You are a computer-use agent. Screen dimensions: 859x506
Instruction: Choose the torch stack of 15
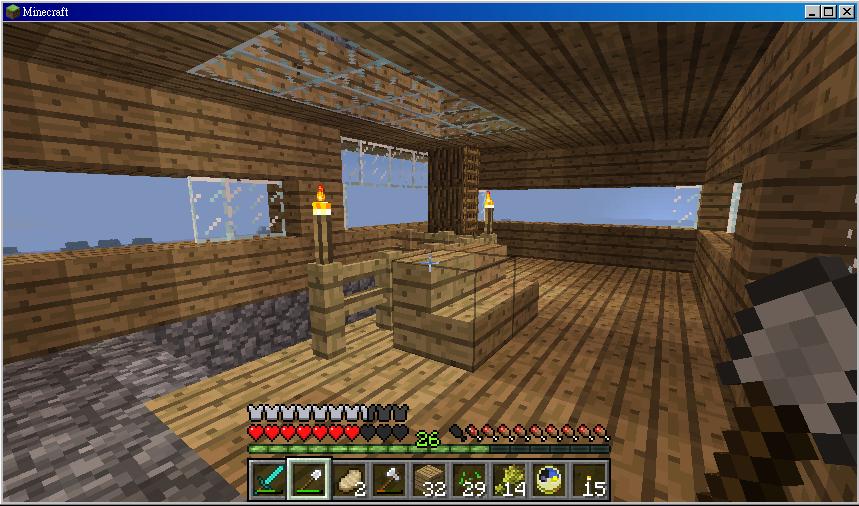point(590,479)
